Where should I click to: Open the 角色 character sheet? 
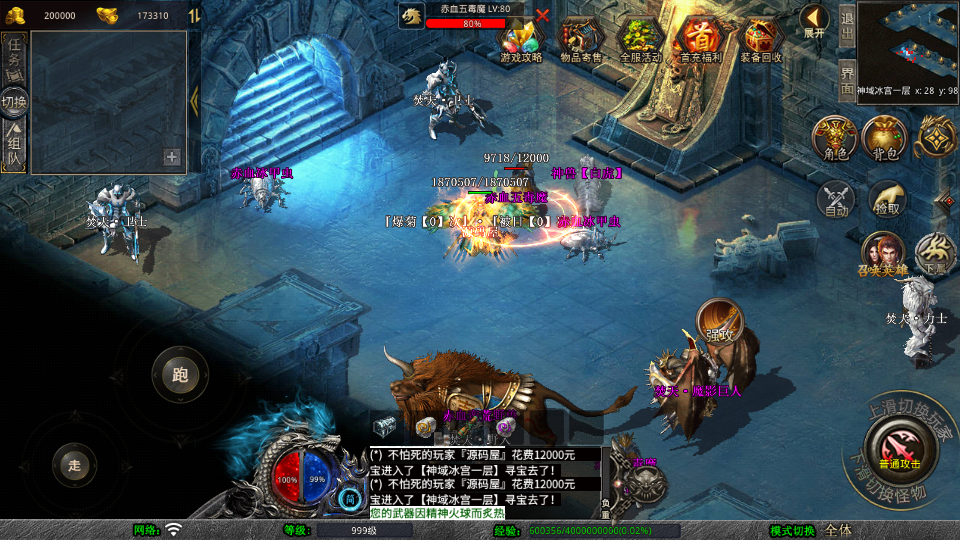835,138
